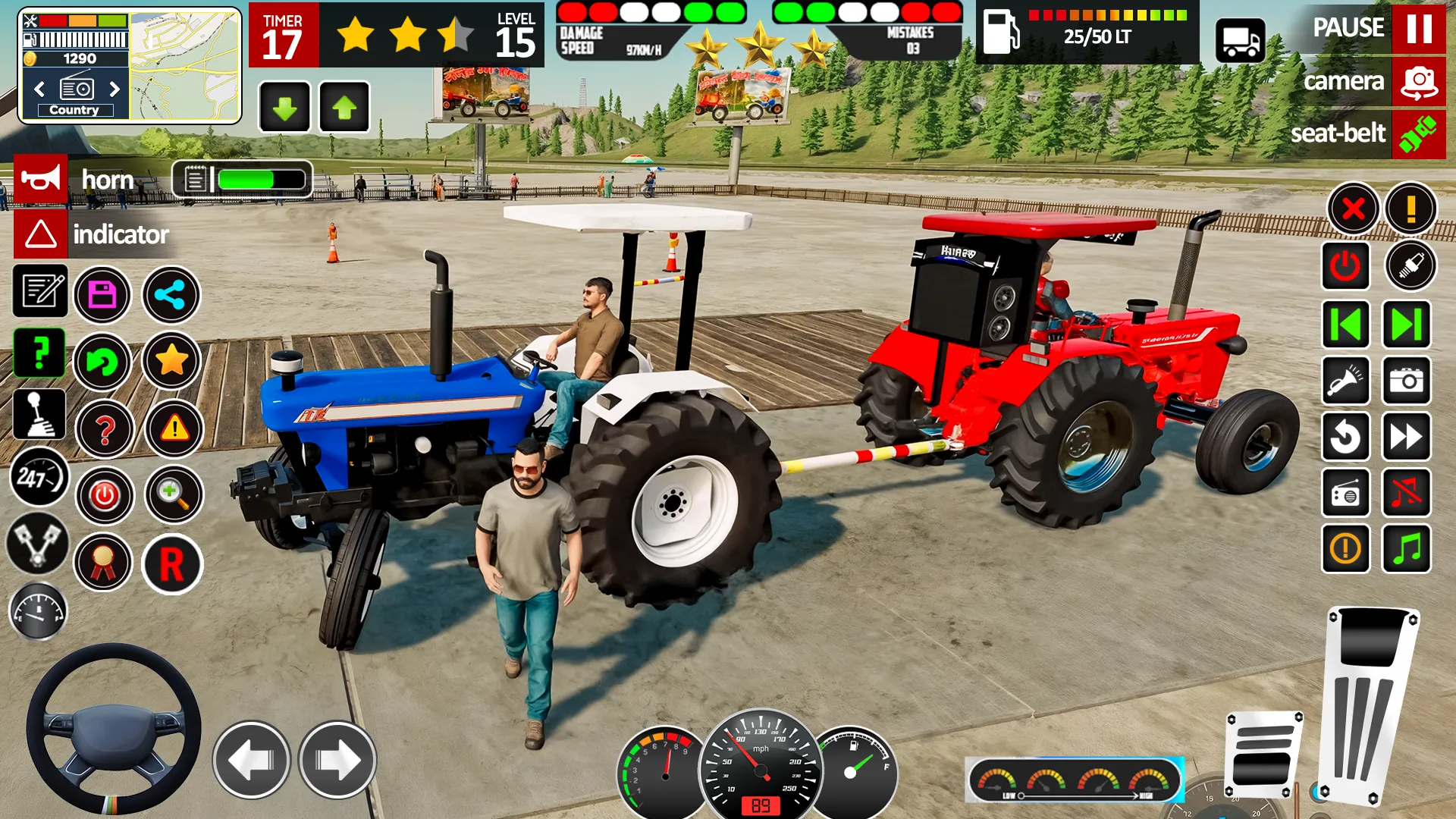Turn the steering wheel
Screen dimensions: 1456x819
click(x=114, y=732)
